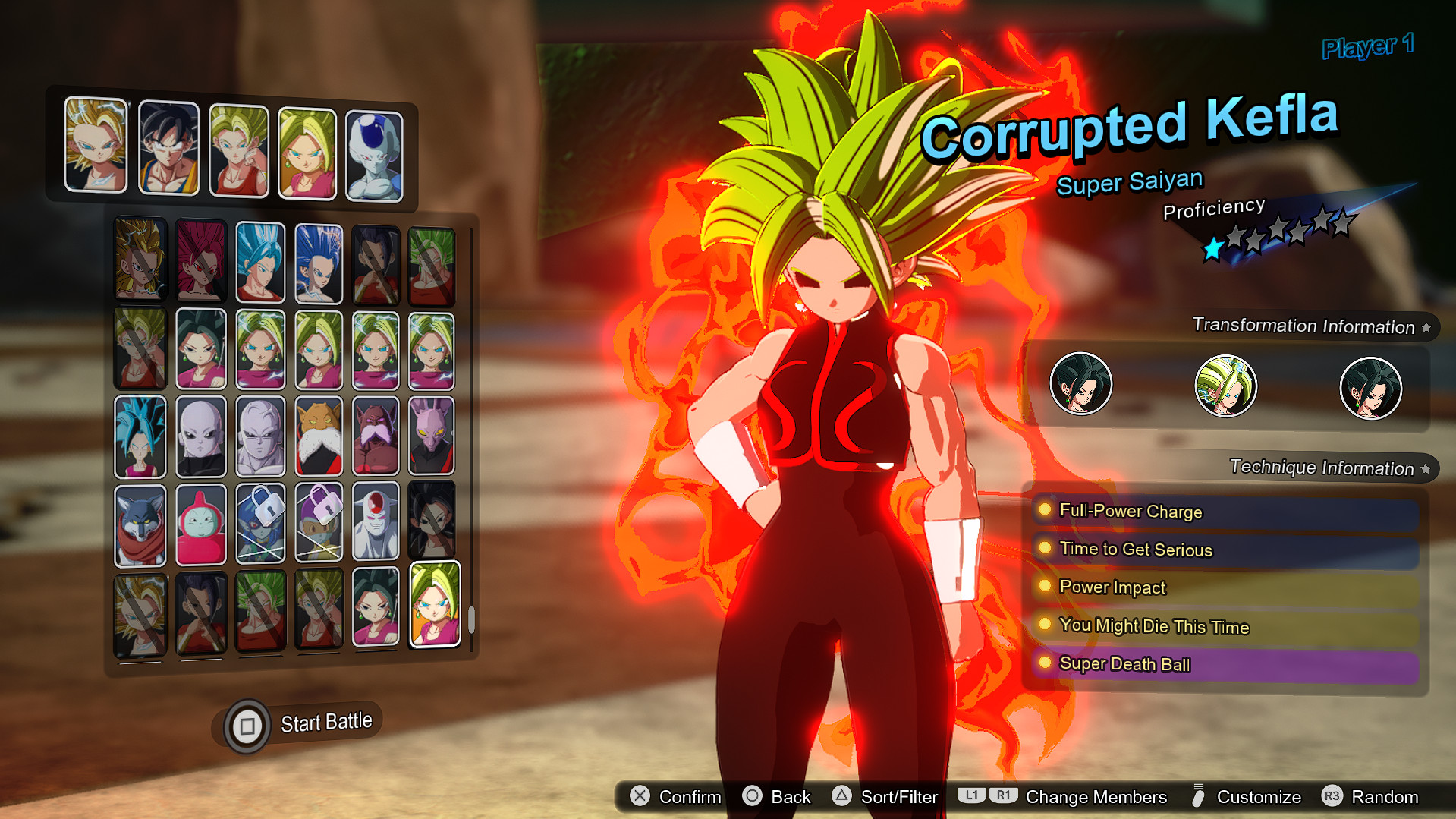Select the first transformation portrait icon
Image resolution: width=1456 pixels, height=819 pixels.
(1081, 385)
